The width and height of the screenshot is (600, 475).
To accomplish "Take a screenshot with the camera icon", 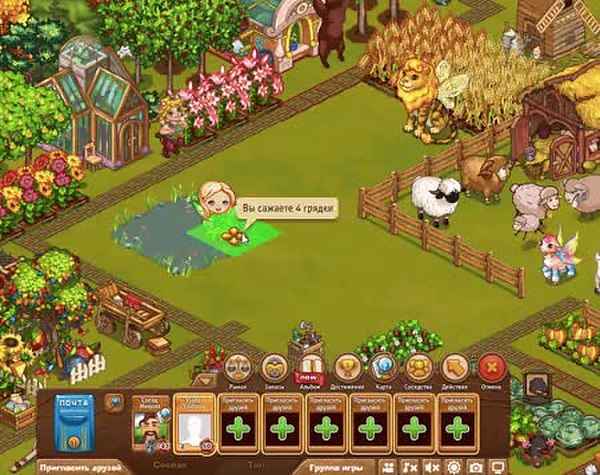I will (475, 467).
